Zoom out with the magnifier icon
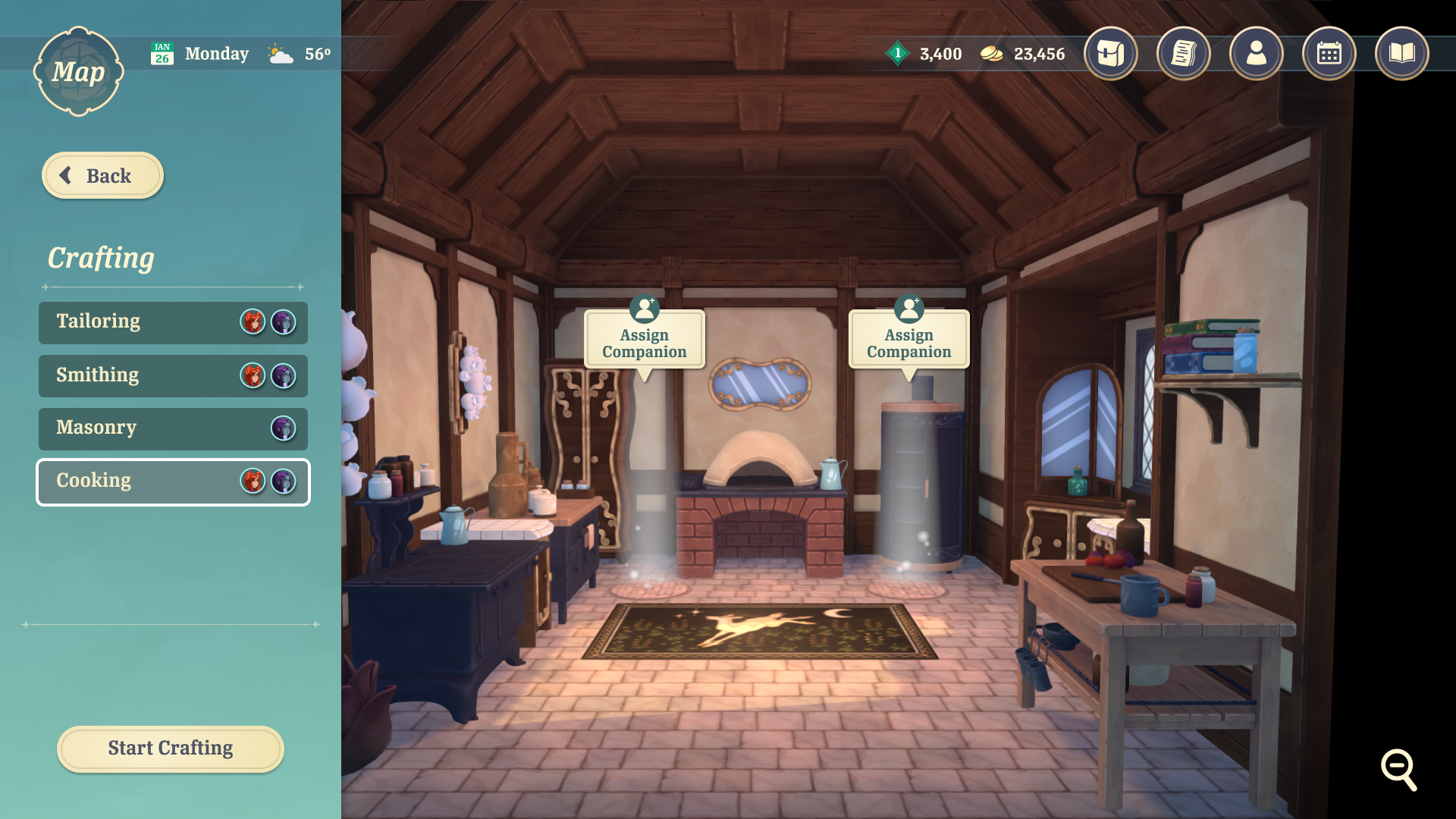The image size is (1456, 819). pos(1398,769)
